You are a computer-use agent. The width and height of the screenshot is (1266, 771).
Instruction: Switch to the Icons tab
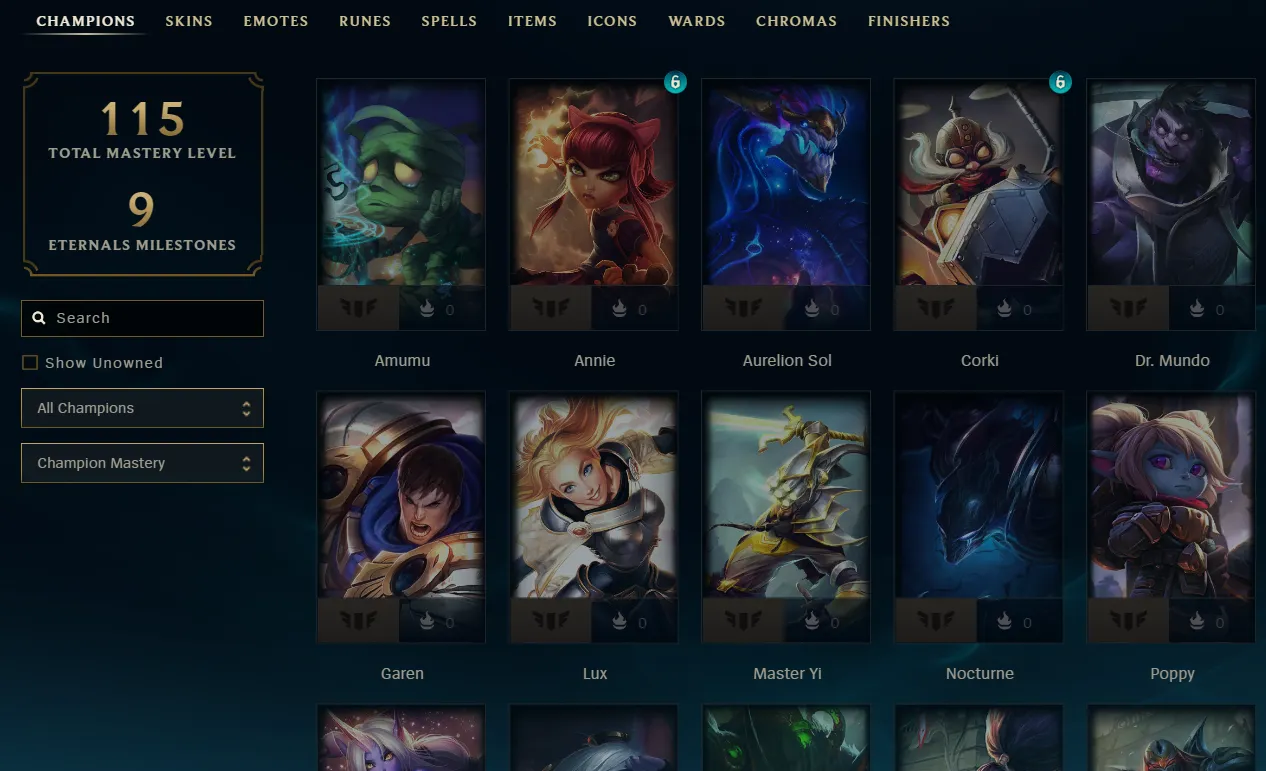pyautogui.click(x=612, y=21)
